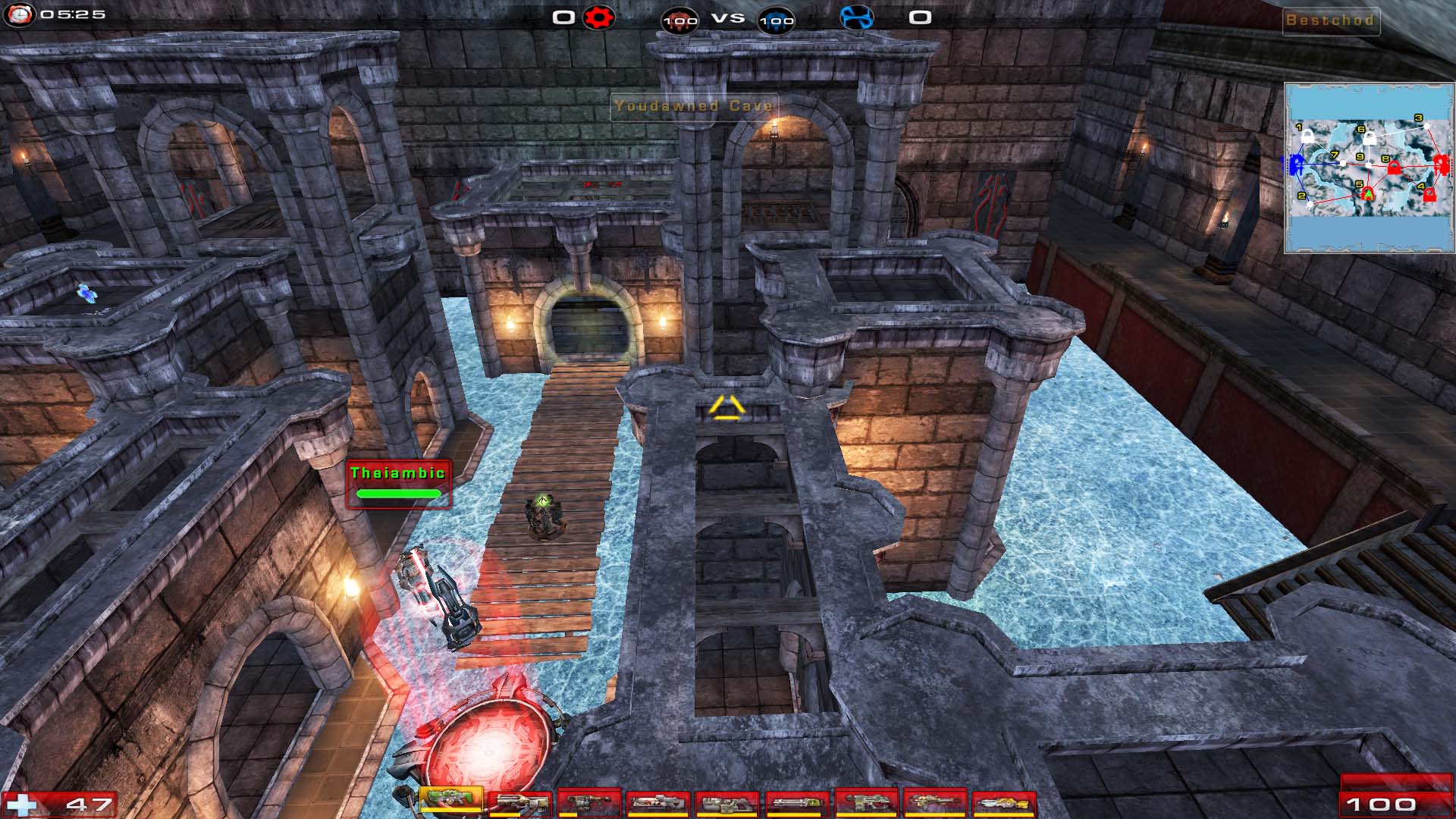1456x819 pixels.
Task: Select center node 9 on the minimap
Action: [x=1368, y=165]
